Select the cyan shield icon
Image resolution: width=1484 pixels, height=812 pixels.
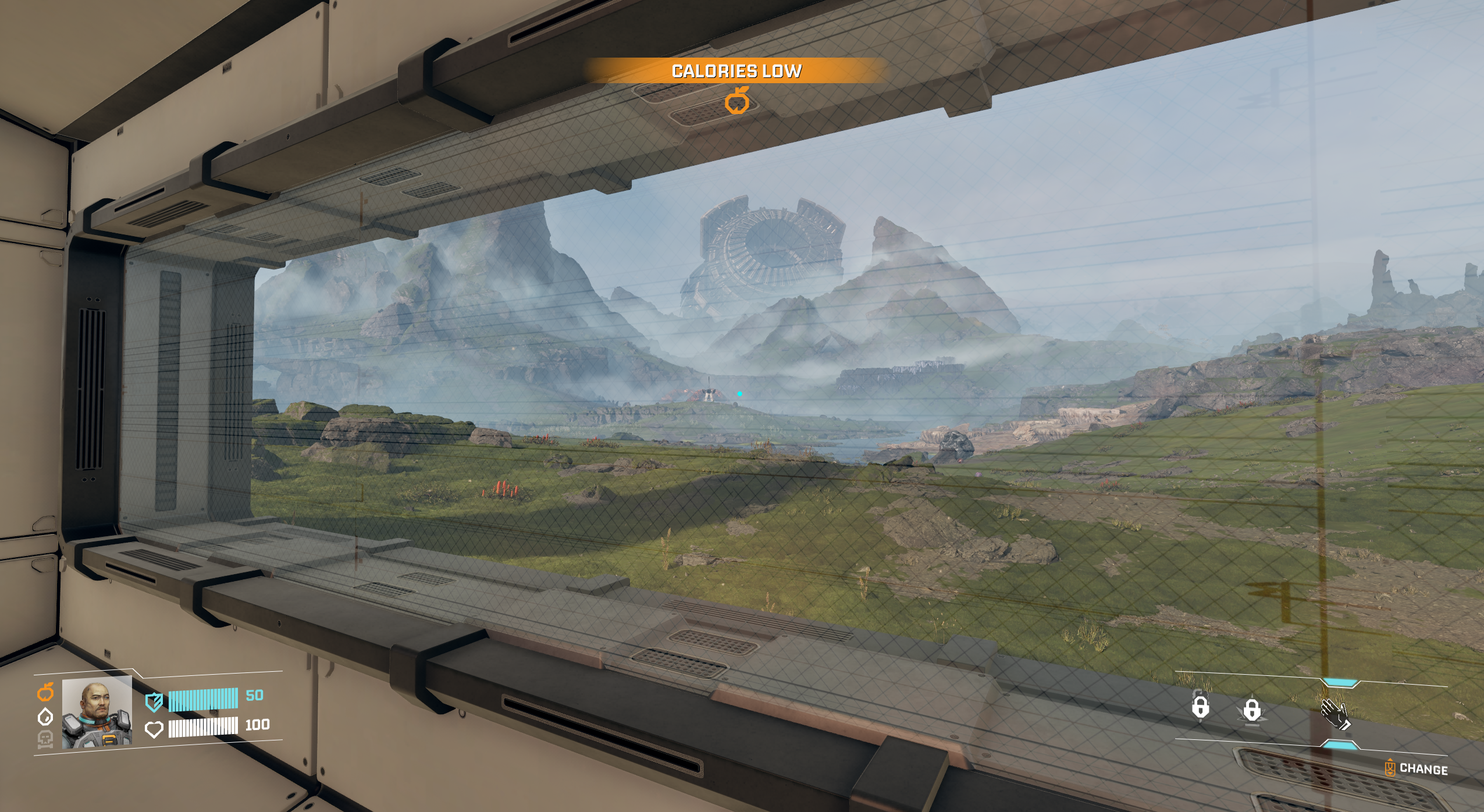coord(154,702)
